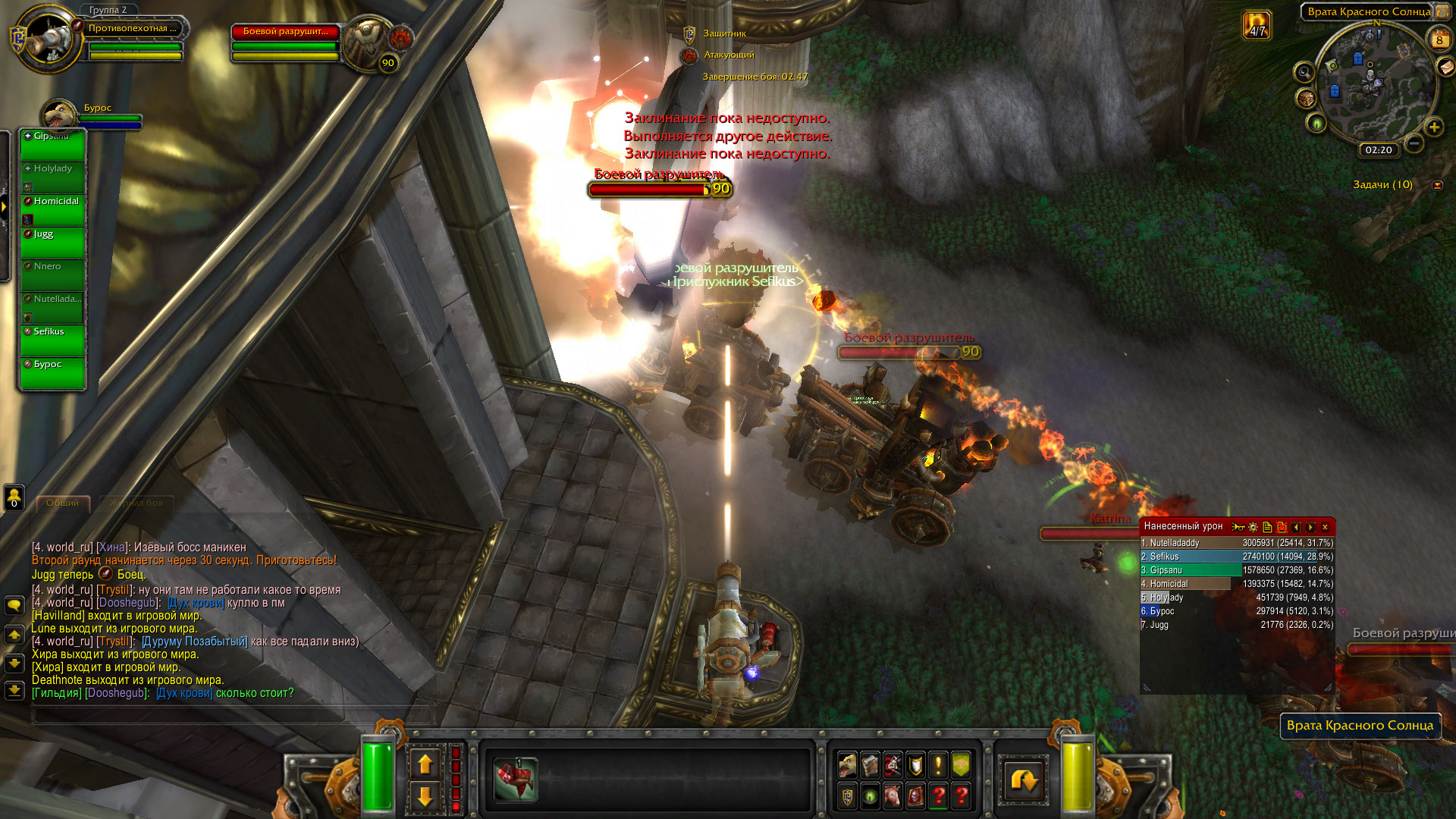Expand the Задачи objectives tracker
The width and height of the screenshot is (1456, 819).
click(x=1437, y=185)
